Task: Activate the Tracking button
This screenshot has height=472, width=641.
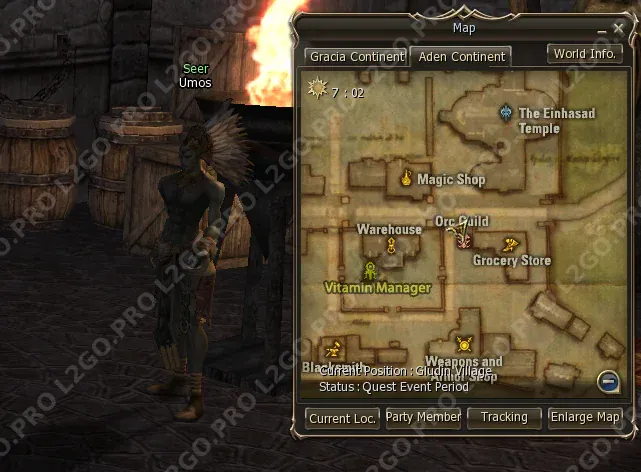Action: coord(503,417)
